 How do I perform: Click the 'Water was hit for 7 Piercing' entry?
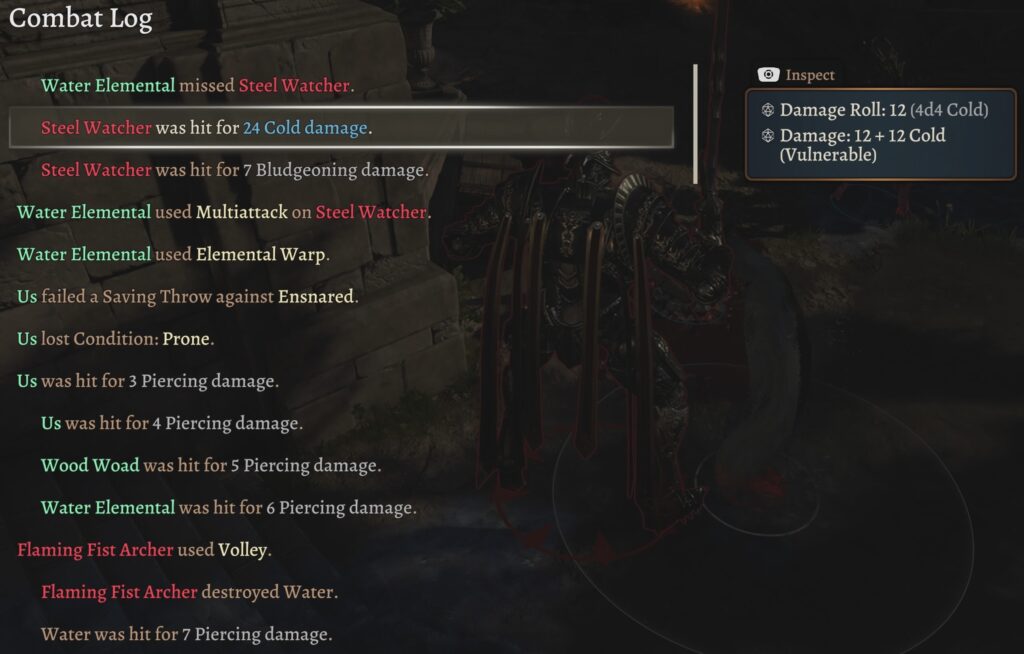186,634
